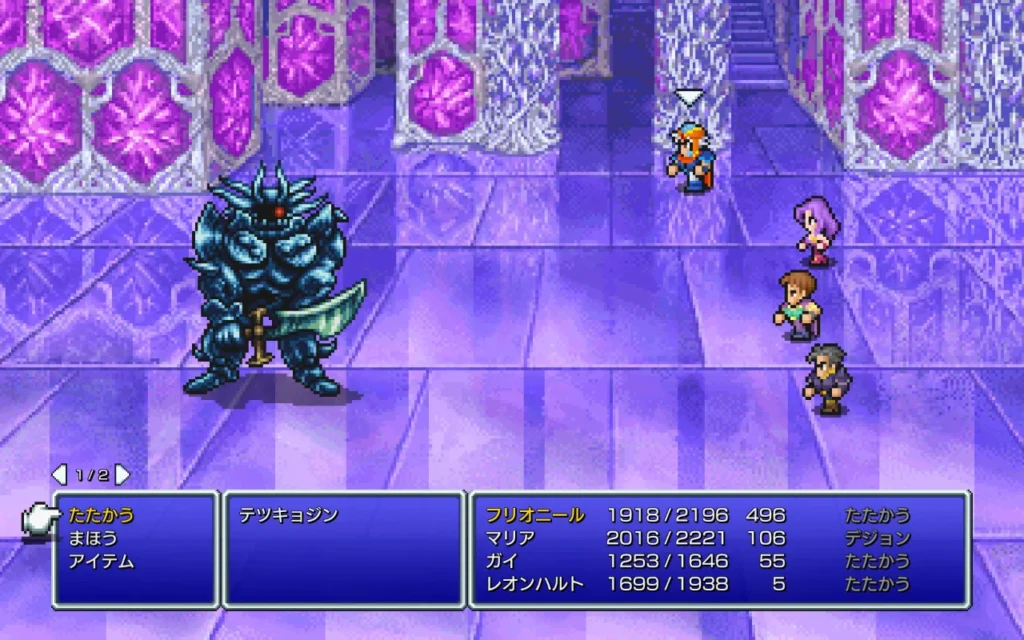This screenshot has width=1024, height=640.
Task: Choose the まほう magic command
Action: point(93,538)
